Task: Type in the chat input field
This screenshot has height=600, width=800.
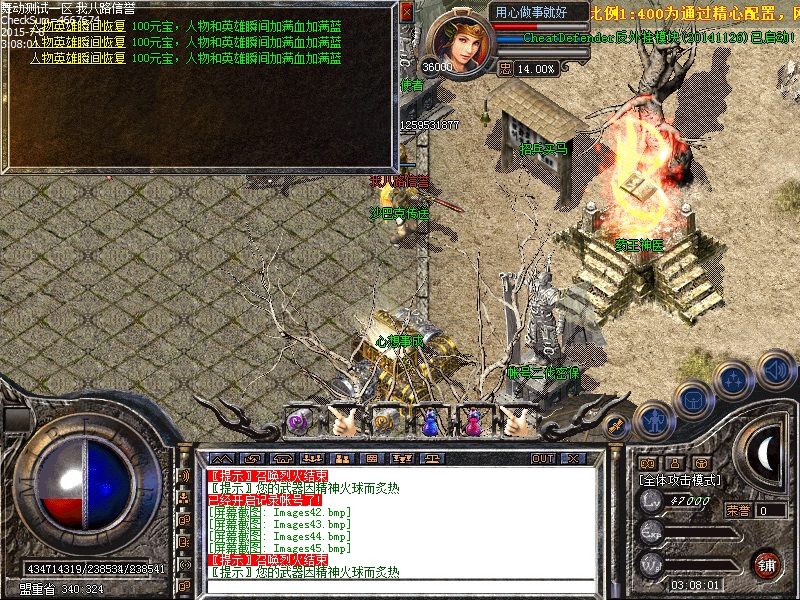Action: coord(400,586)
